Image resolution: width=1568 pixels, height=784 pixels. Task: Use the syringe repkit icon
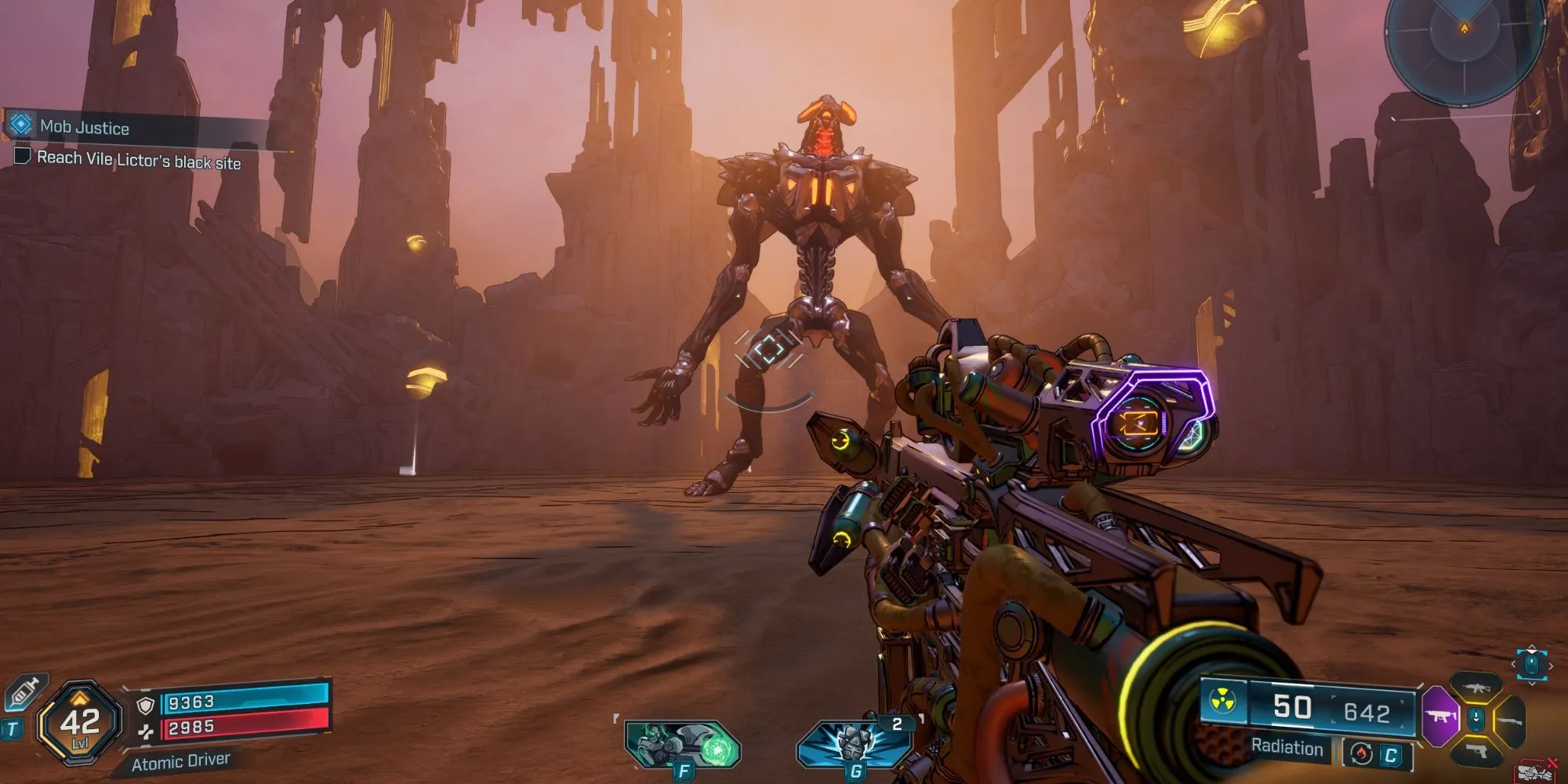point(24,693)
